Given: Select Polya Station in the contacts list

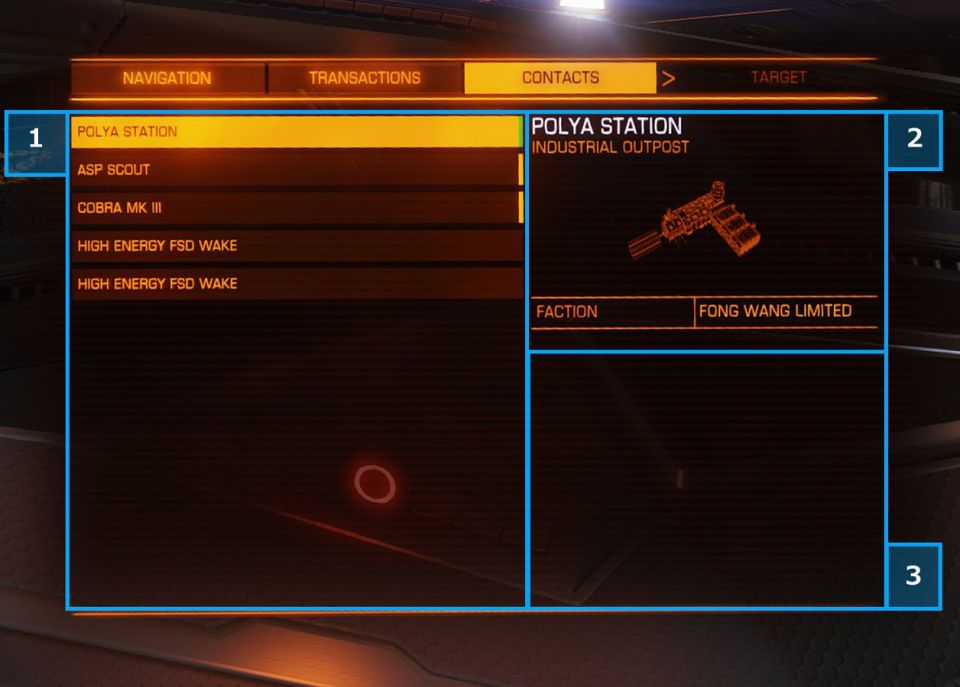Looking at the screenshot, I should tap(296, 132).
